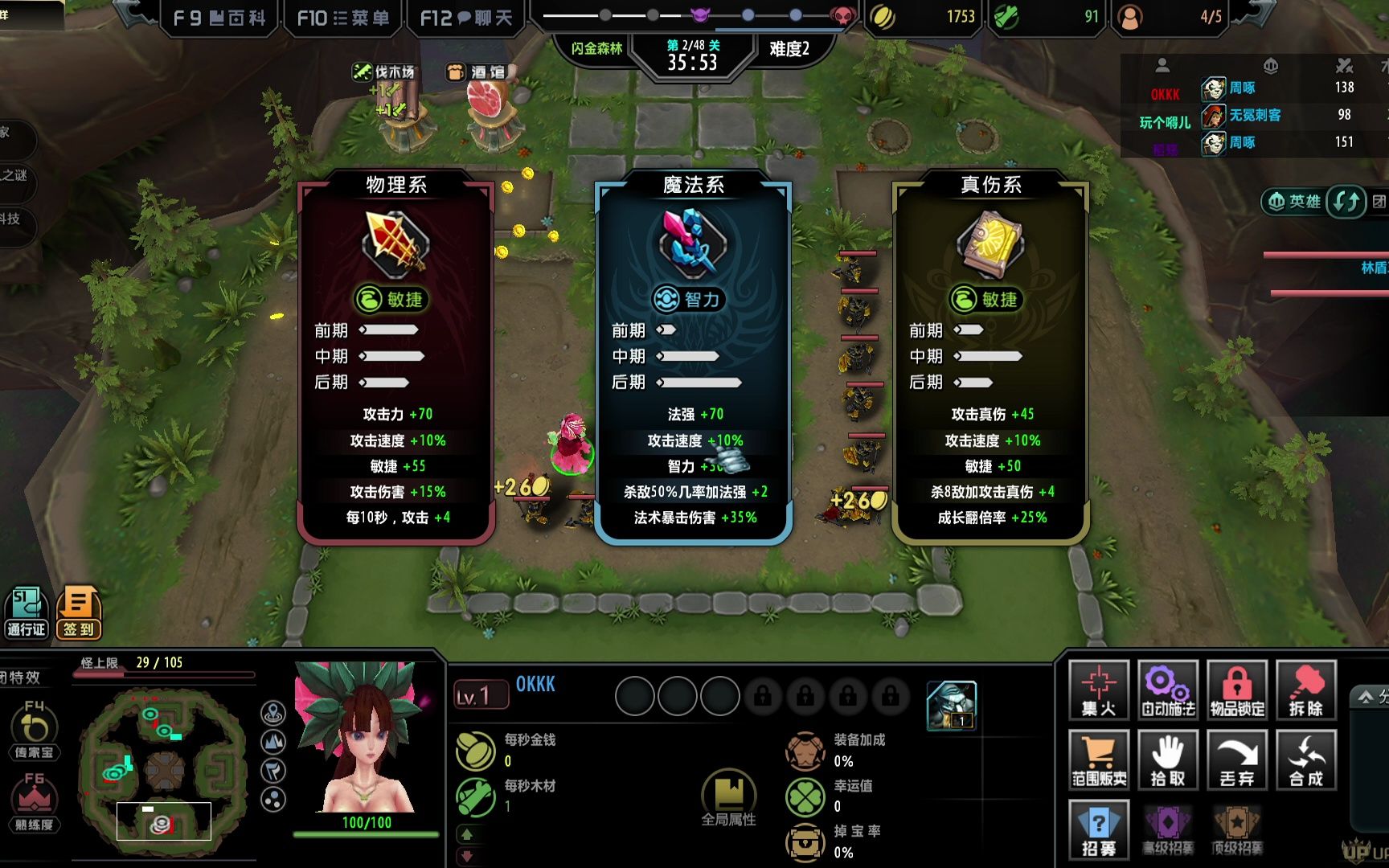Image resolution: width=1389 pixels, height=868 pixels.
Task: Open the 招募 recruit button
Action: (1099, 829)
